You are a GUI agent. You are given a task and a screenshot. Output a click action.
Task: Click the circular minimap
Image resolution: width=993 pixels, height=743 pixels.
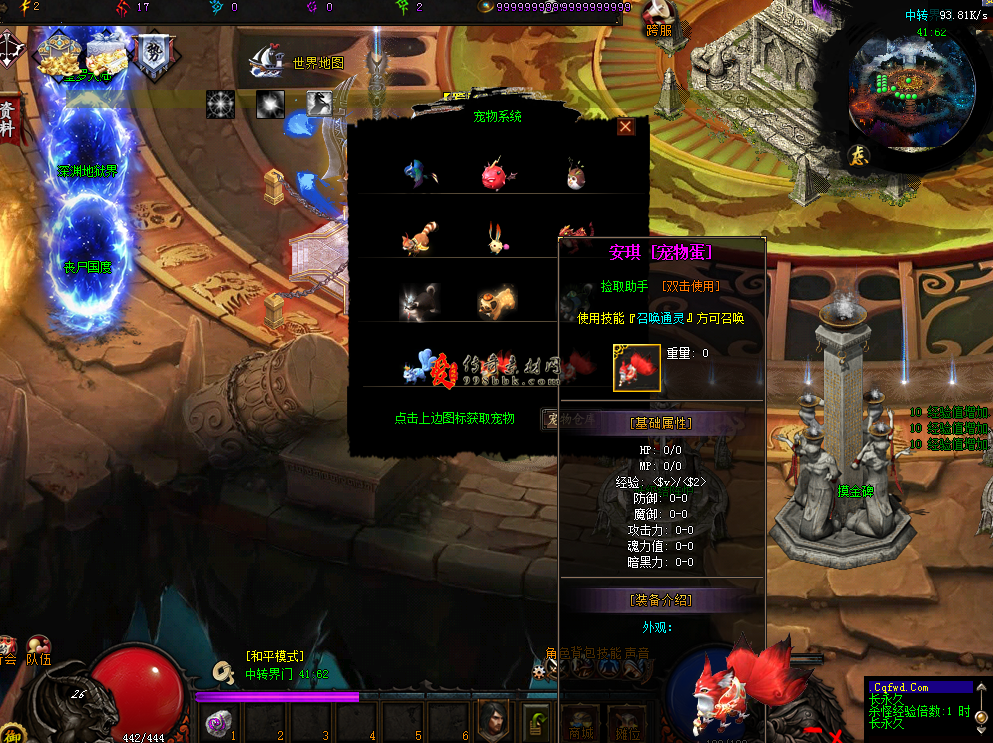point(911,89)
